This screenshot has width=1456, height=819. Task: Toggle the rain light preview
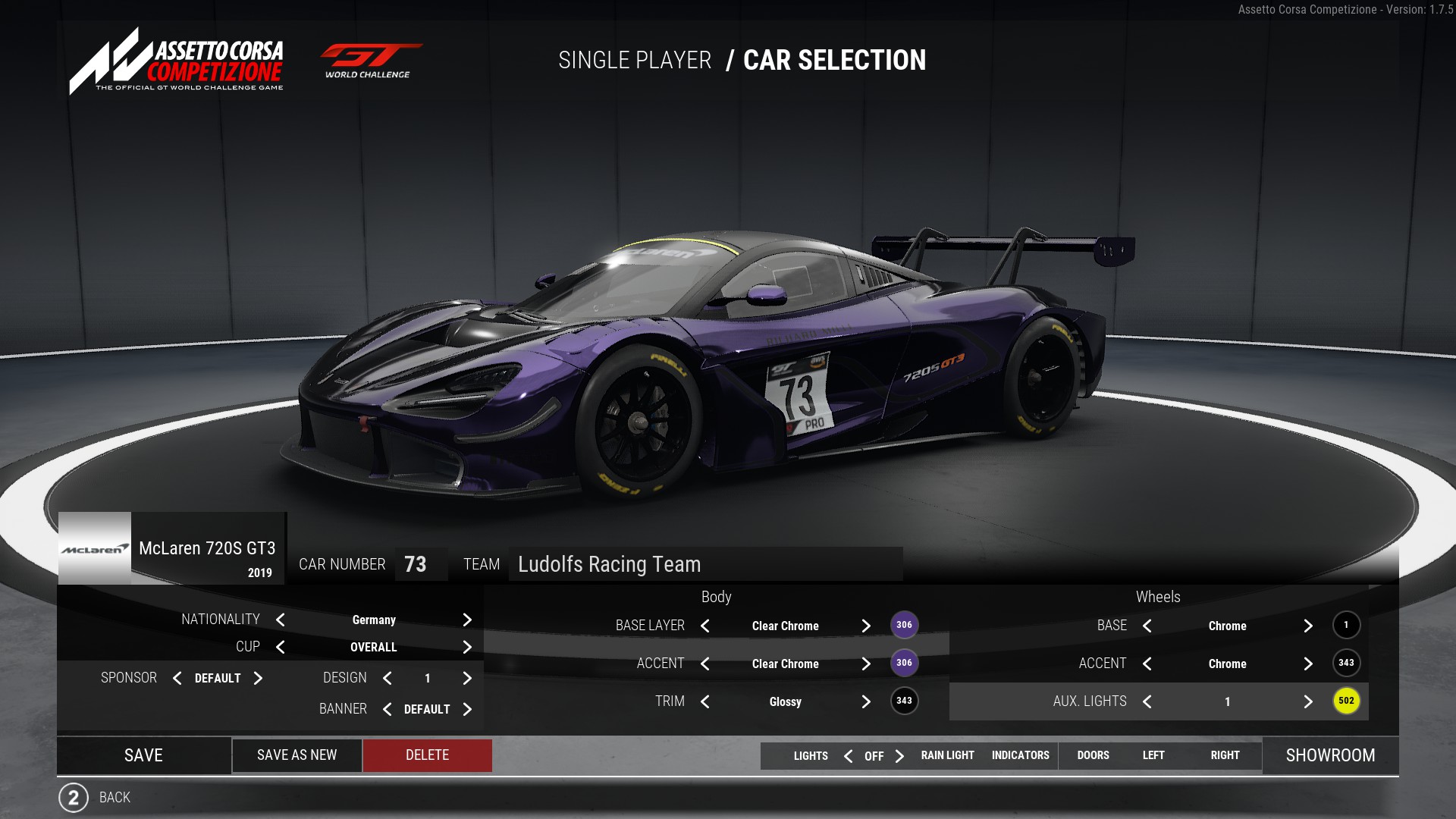tap(947, 755)
